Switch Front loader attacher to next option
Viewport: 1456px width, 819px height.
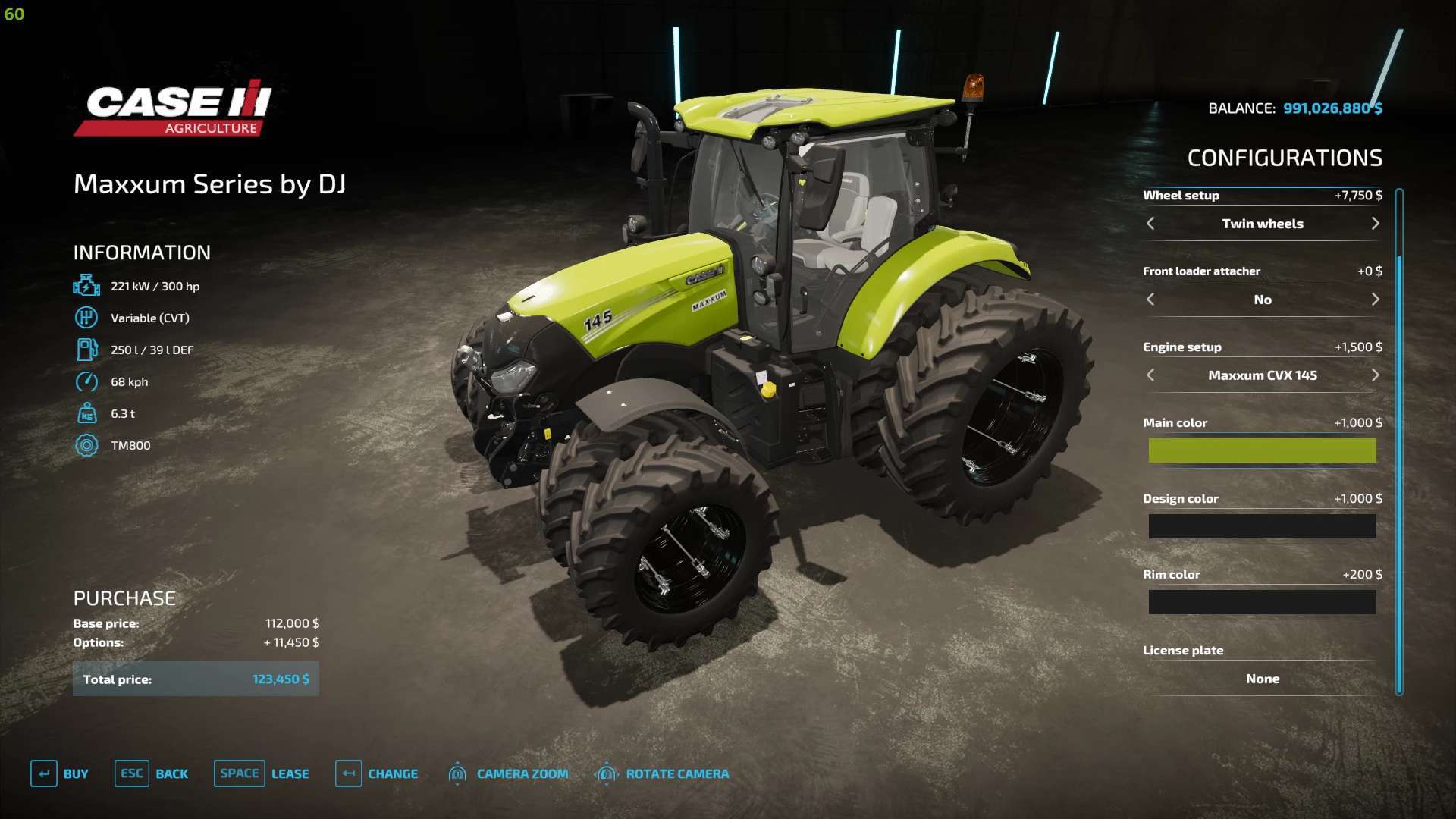tap(1375, 300)
